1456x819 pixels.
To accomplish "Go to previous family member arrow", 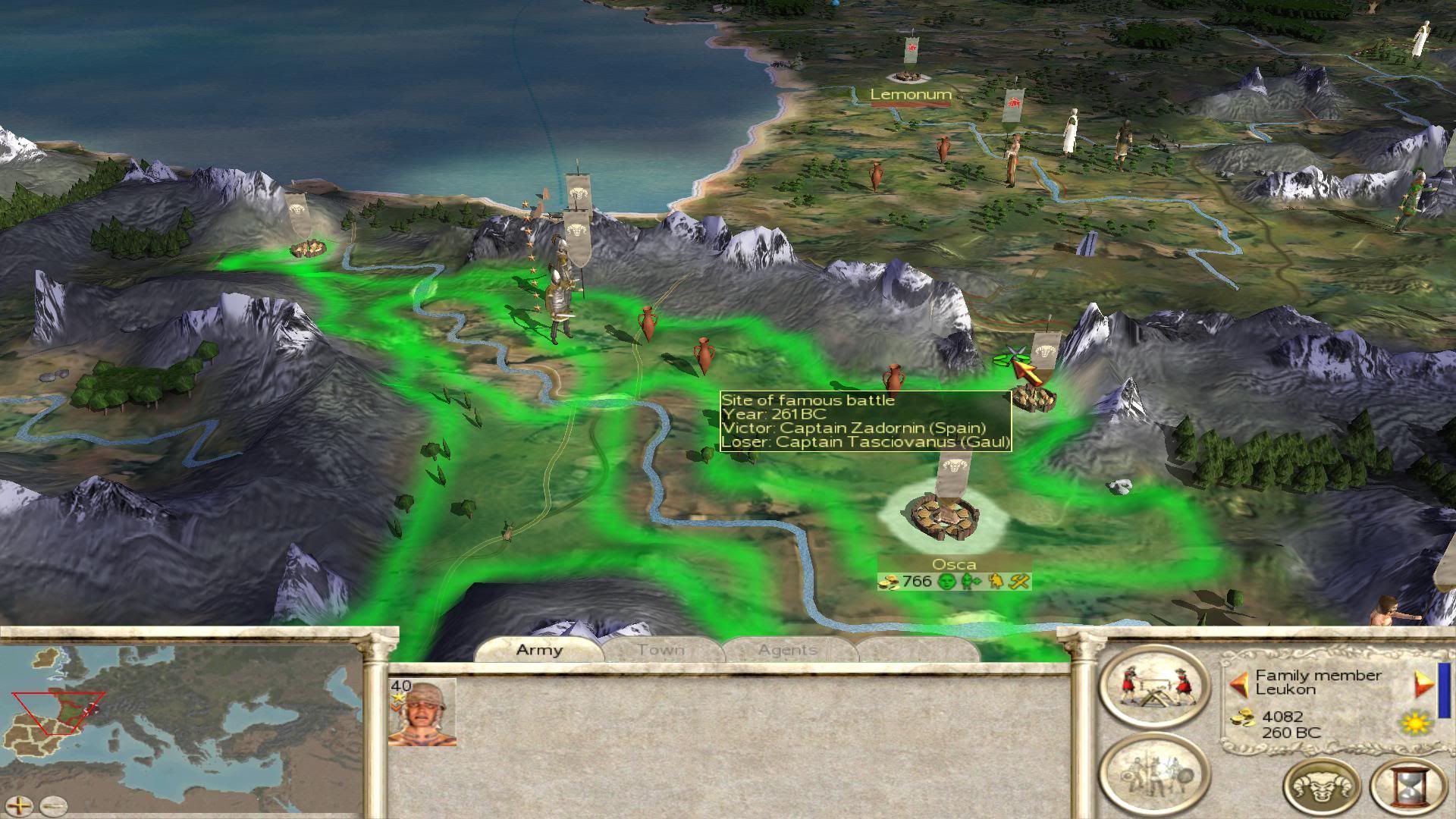I will [x=1239, y=684].
